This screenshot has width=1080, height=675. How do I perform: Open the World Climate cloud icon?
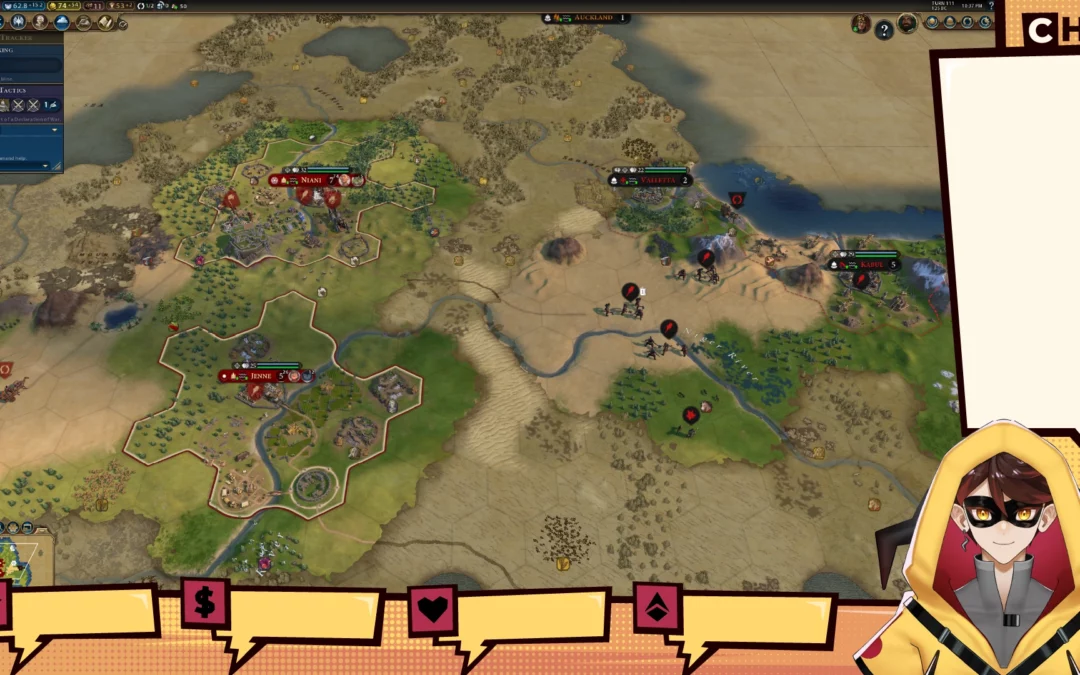(x=61, y=22)
